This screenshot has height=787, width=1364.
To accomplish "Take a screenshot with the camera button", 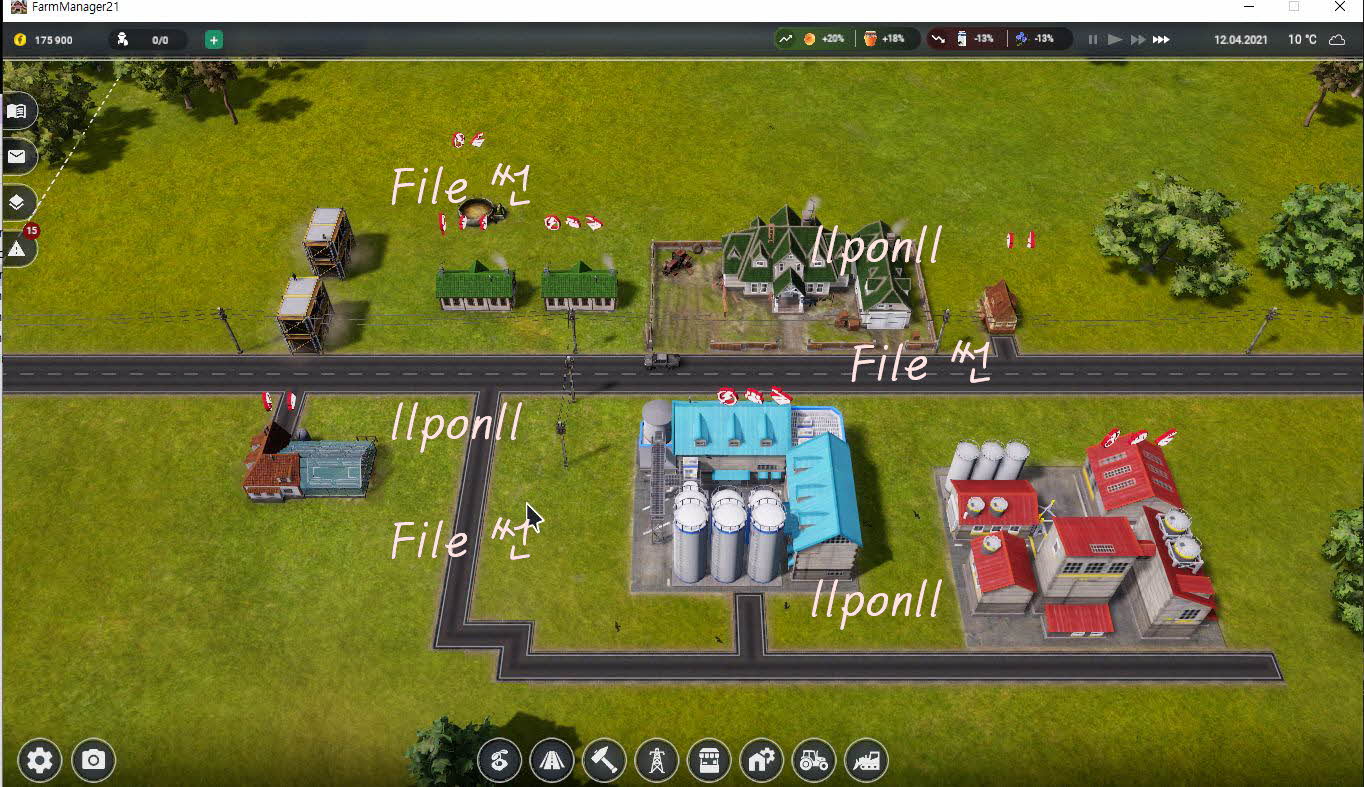I will 93,761.
